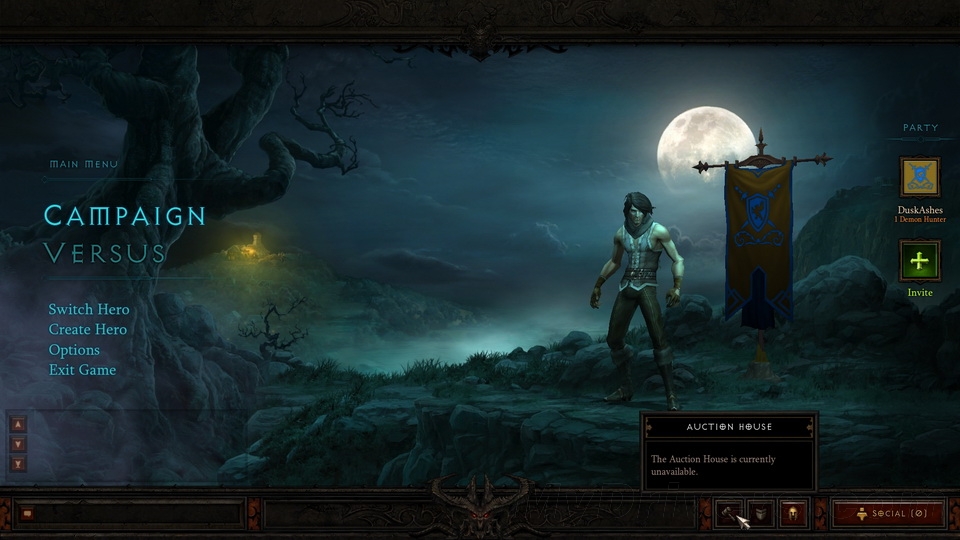Choose the Versus game mode
Image resolution: width=960 pixels, height=540 pixels.
[105, 253]
